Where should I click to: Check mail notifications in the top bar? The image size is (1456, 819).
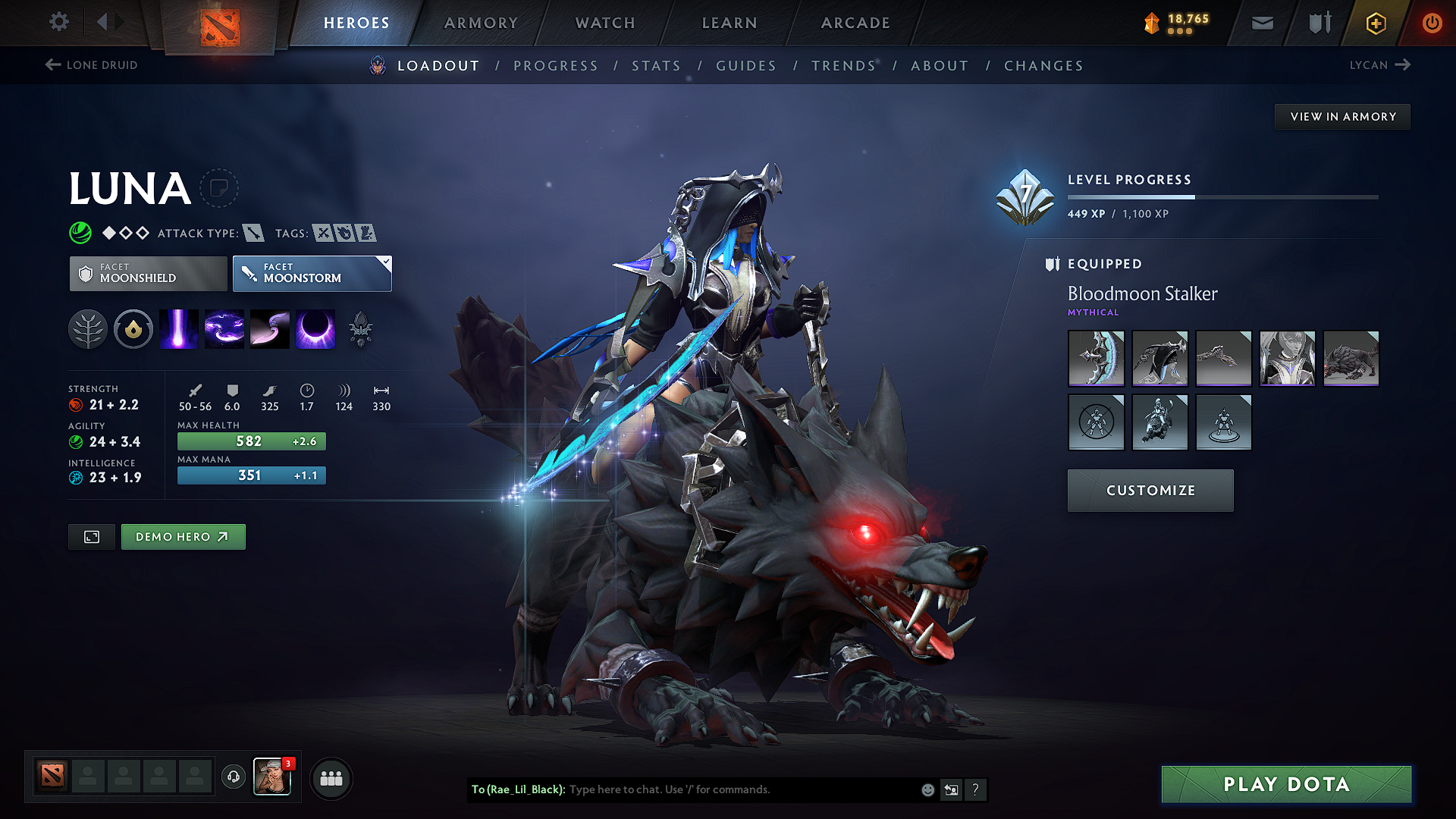pyautogui.click(x=1261, y=23)
